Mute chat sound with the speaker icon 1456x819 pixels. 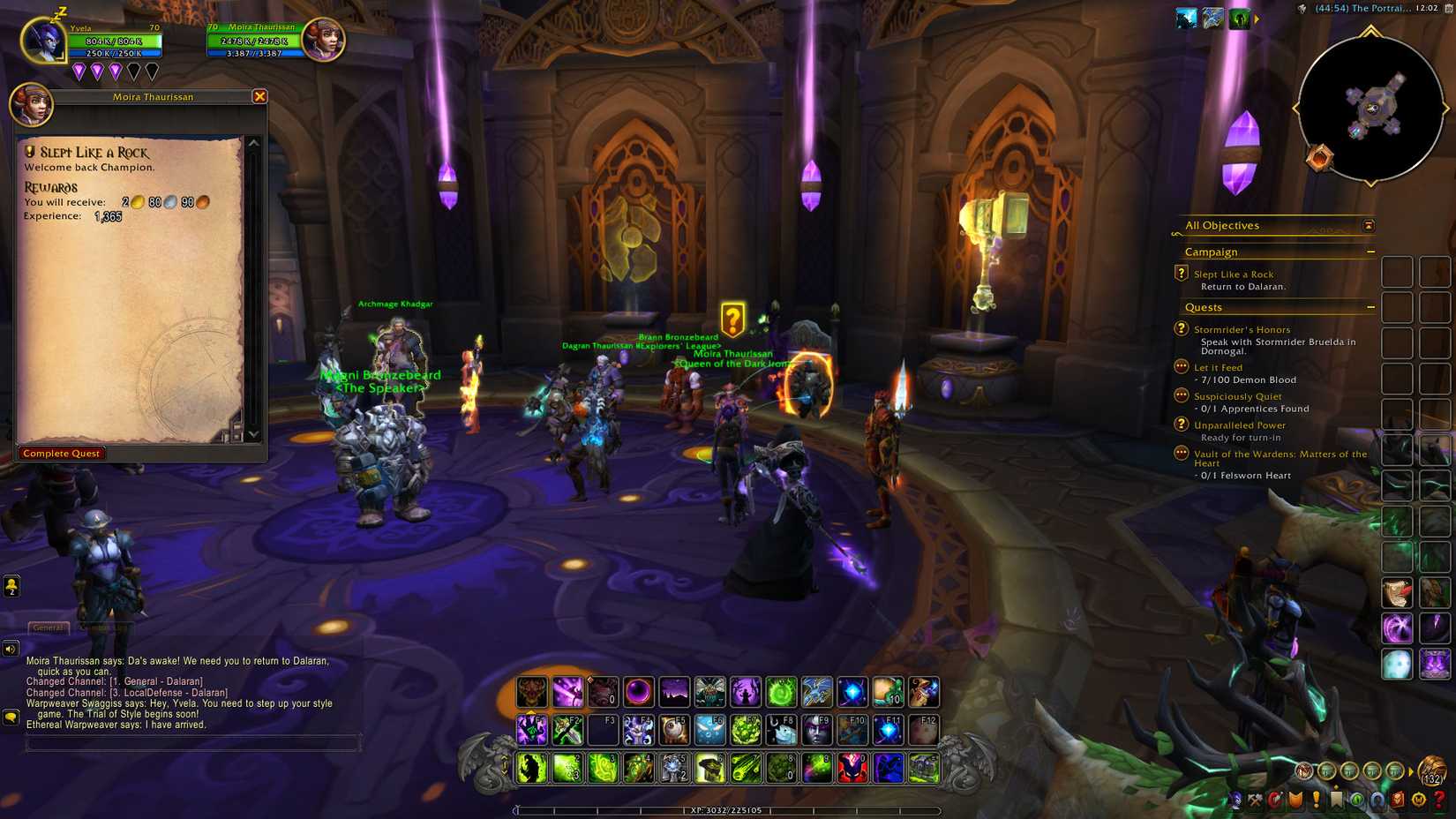(10, 649)
